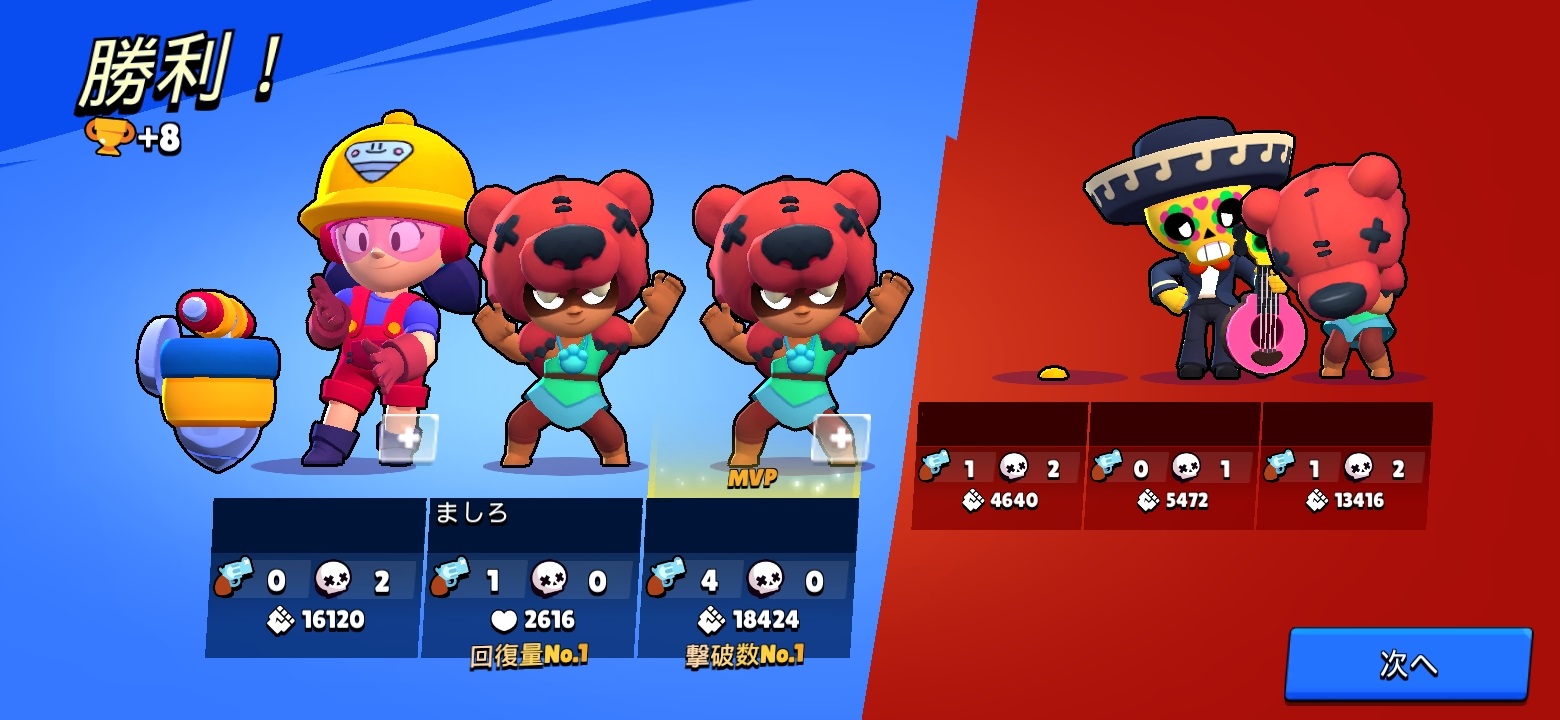Screen dimensions: 1560x720
Task: Select the ましろ player stats panel
Action: click(531, 577)
